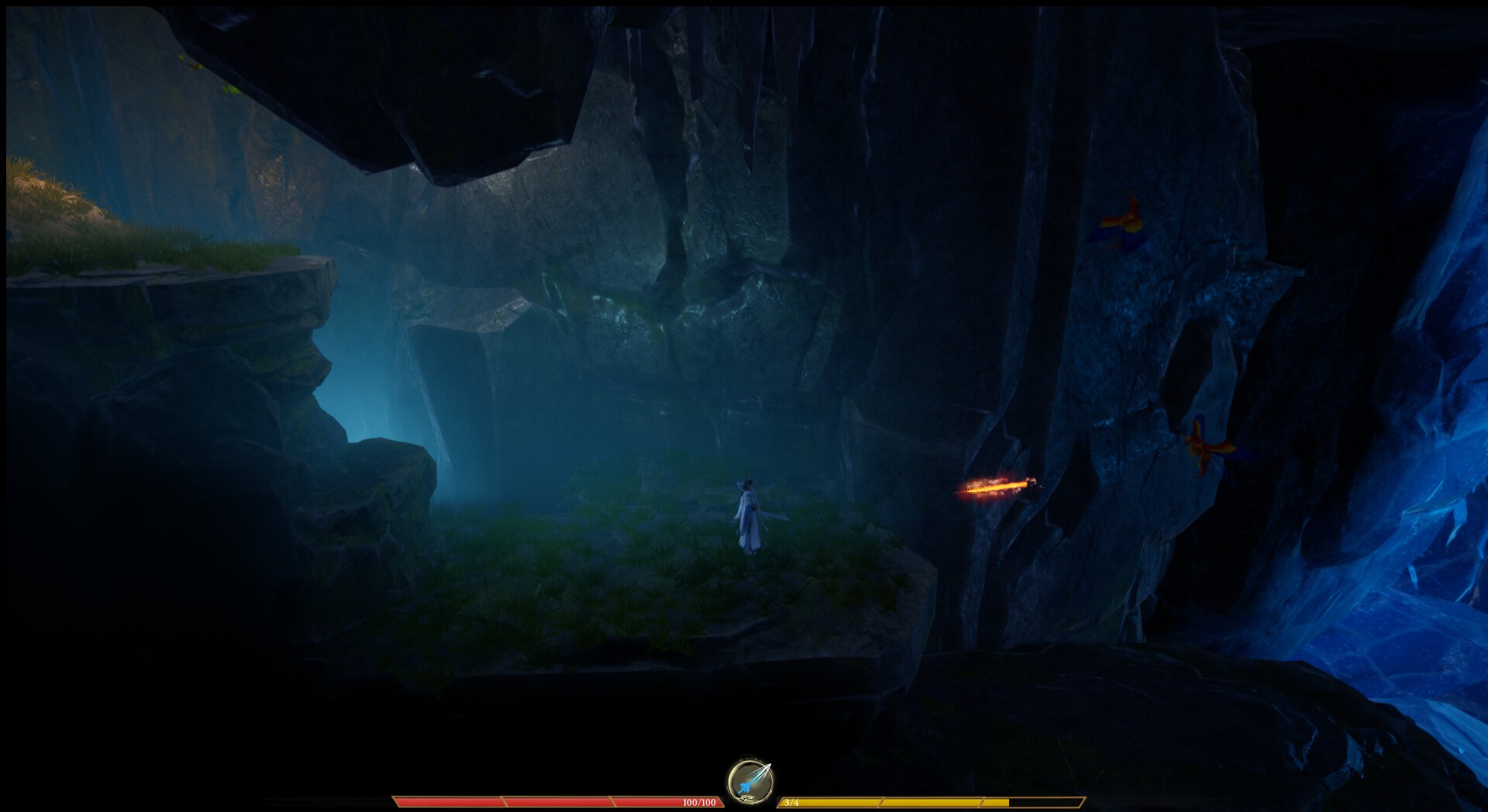The width and height of the screenshot is (1488, 812).
Task: Activate the blue arrow ability icon
Action: [x=749, y=780]
